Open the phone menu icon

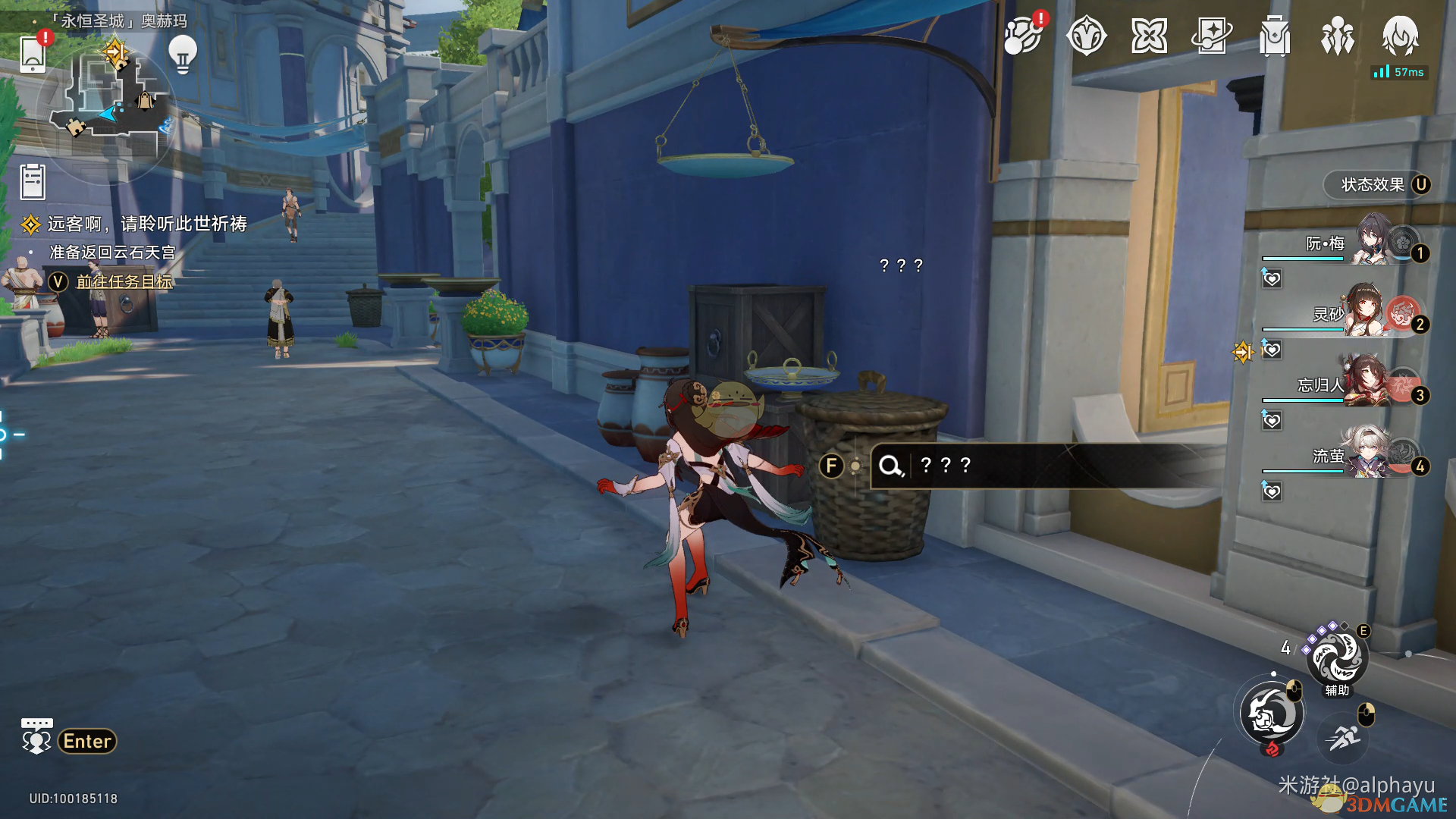click(x=33, y=53)
